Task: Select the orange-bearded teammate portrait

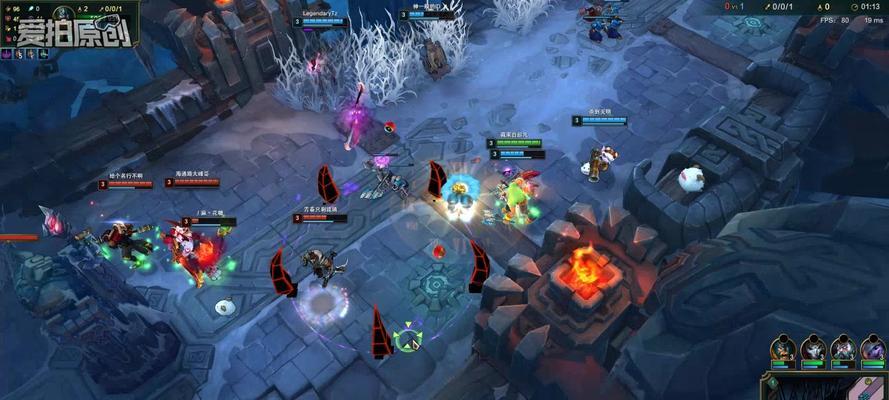Action: [x=783, y=350]
